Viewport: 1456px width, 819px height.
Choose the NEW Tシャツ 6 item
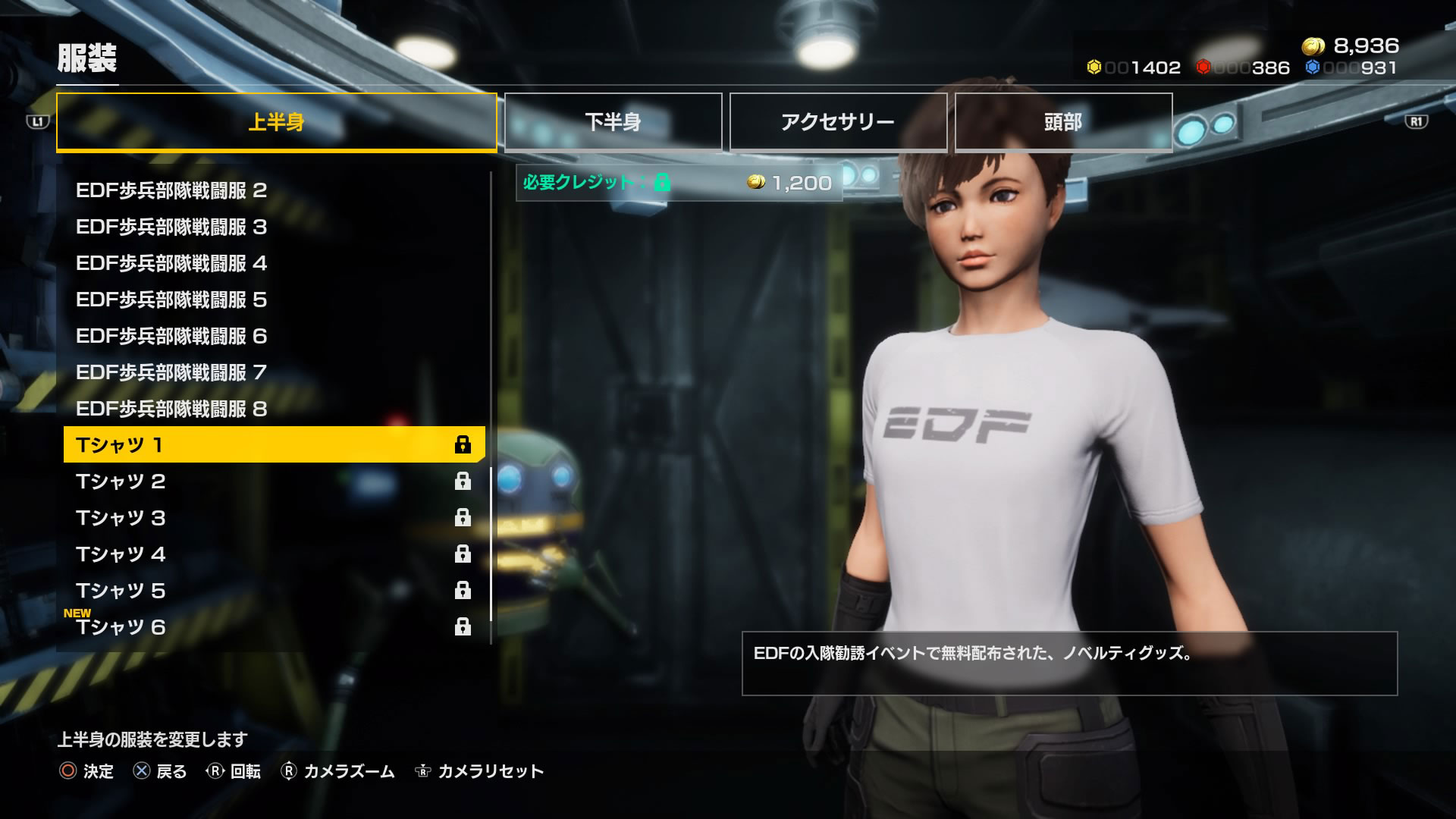coord(273,627)
